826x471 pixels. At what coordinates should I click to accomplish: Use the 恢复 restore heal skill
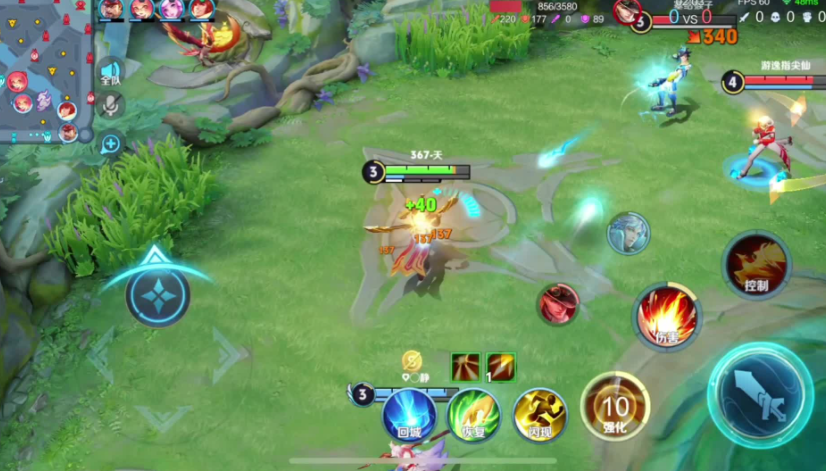[474, 414]
